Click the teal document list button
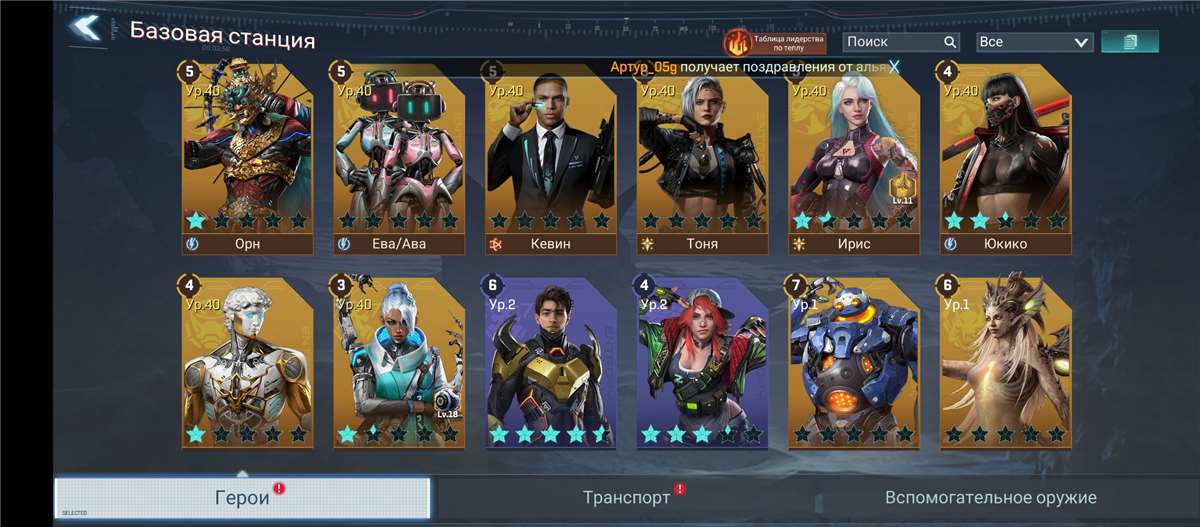Screen dimensions: 1200x527 [1130, 42]
